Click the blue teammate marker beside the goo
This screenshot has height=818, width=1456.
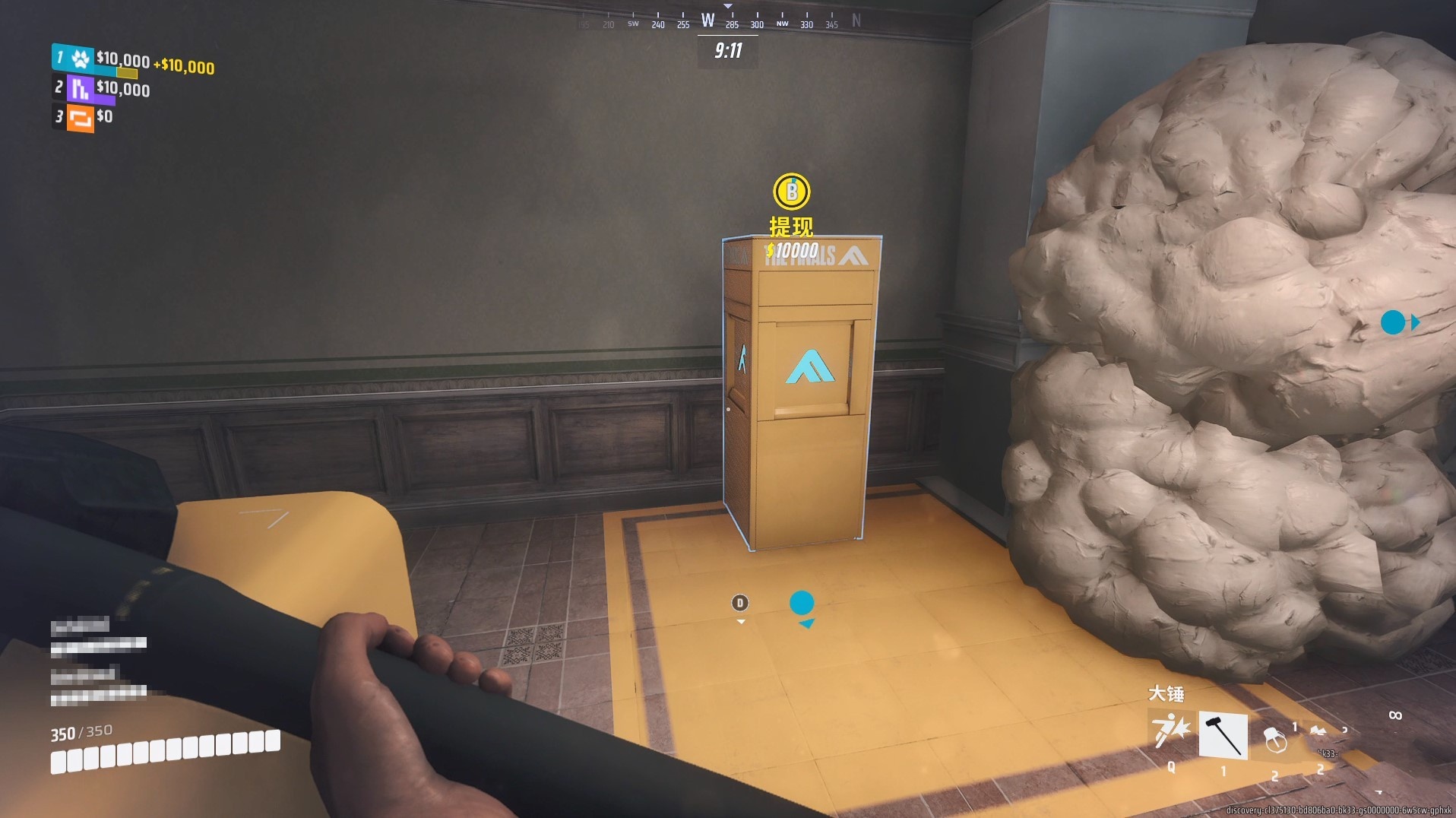tap(1393, 322)
